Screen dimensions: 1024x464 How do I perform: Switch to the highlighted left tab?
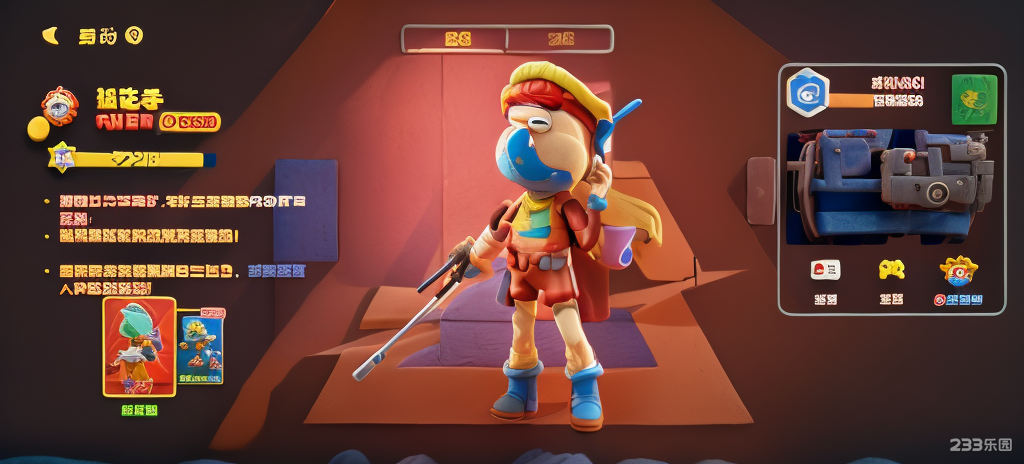[x=456, y=39]
